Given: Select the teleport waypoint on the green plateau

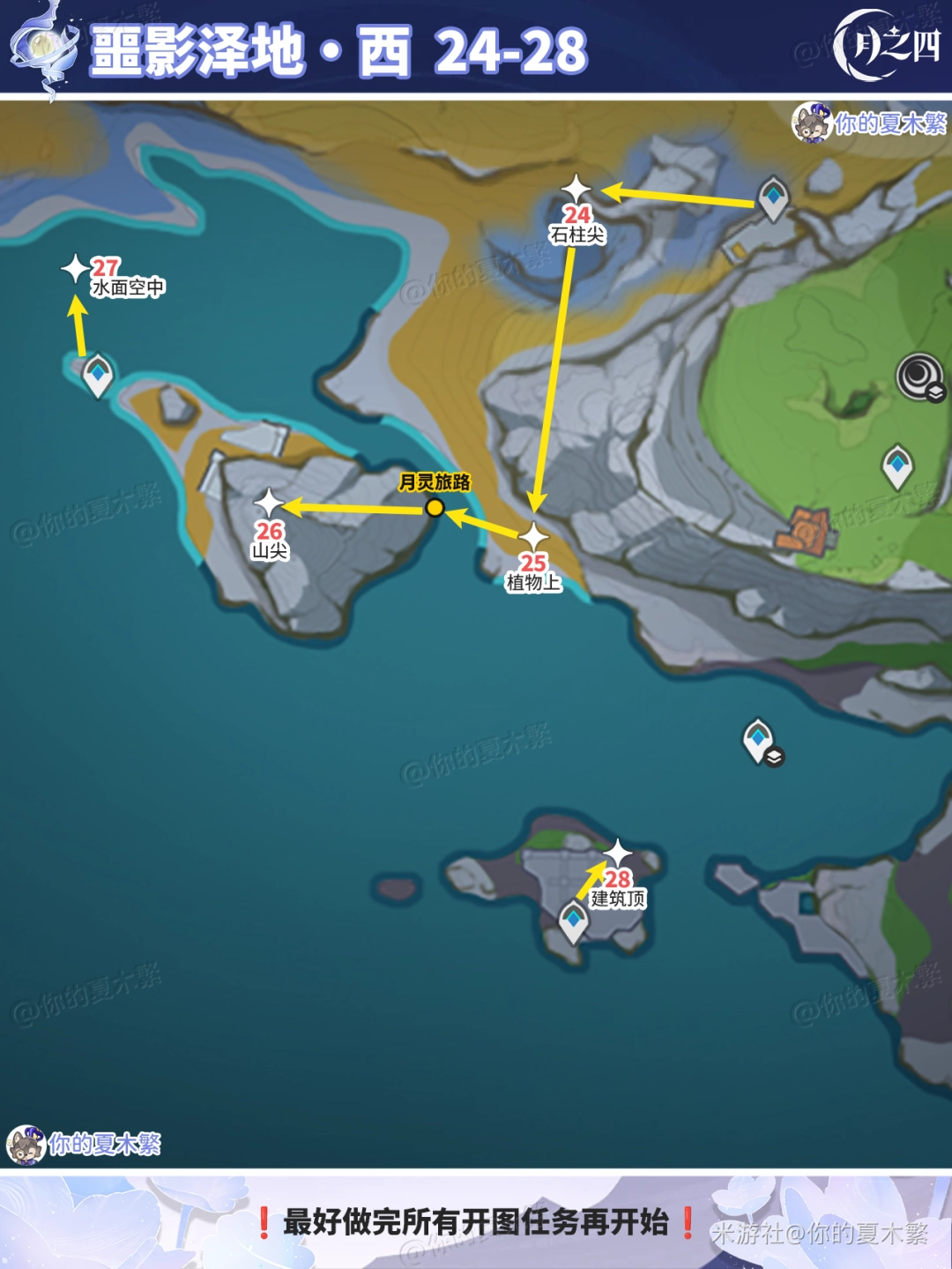Looking at the screenshot, I should point(897,465).
